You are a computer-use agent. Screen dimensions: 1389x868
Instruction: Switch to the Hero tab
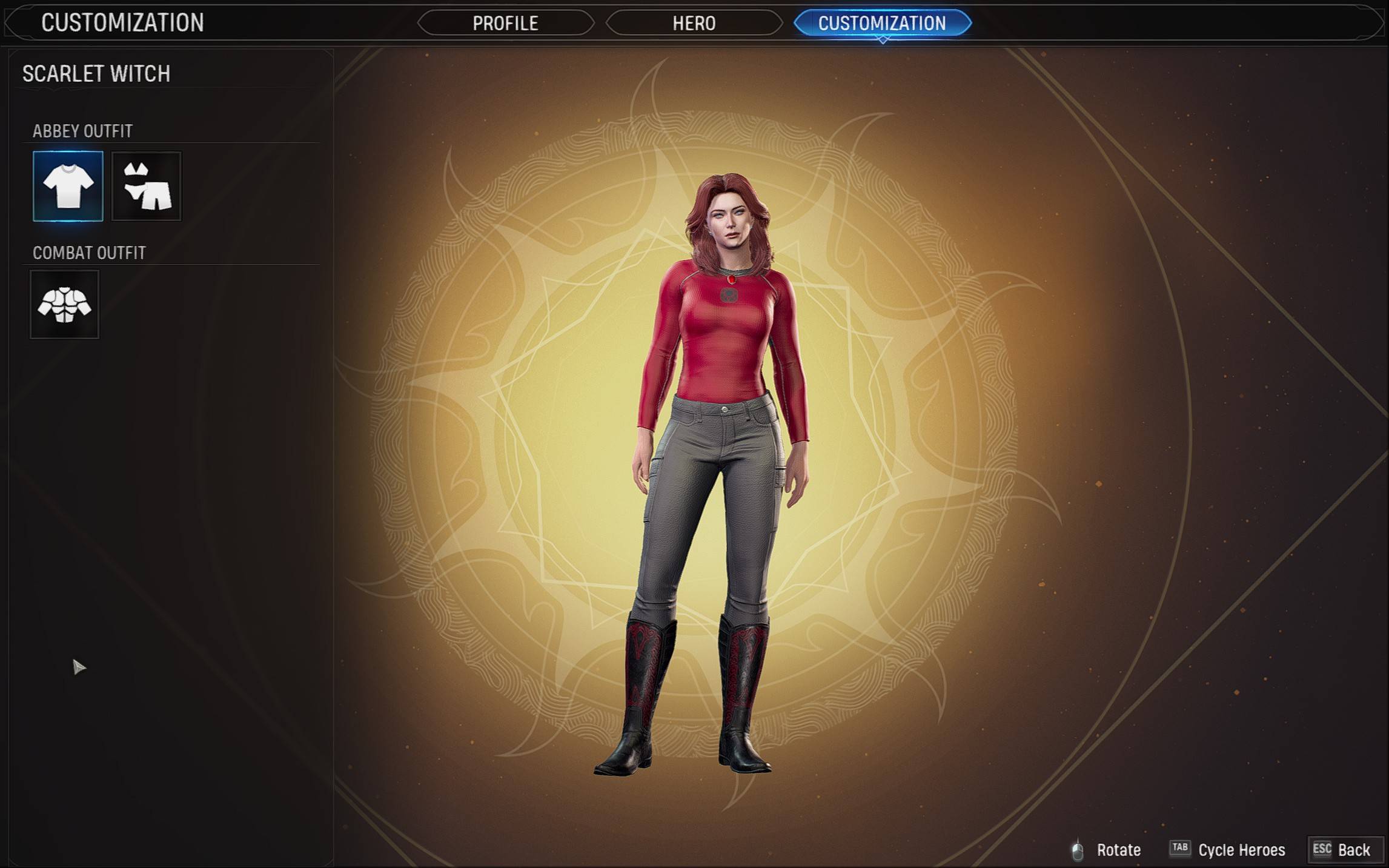694,23
